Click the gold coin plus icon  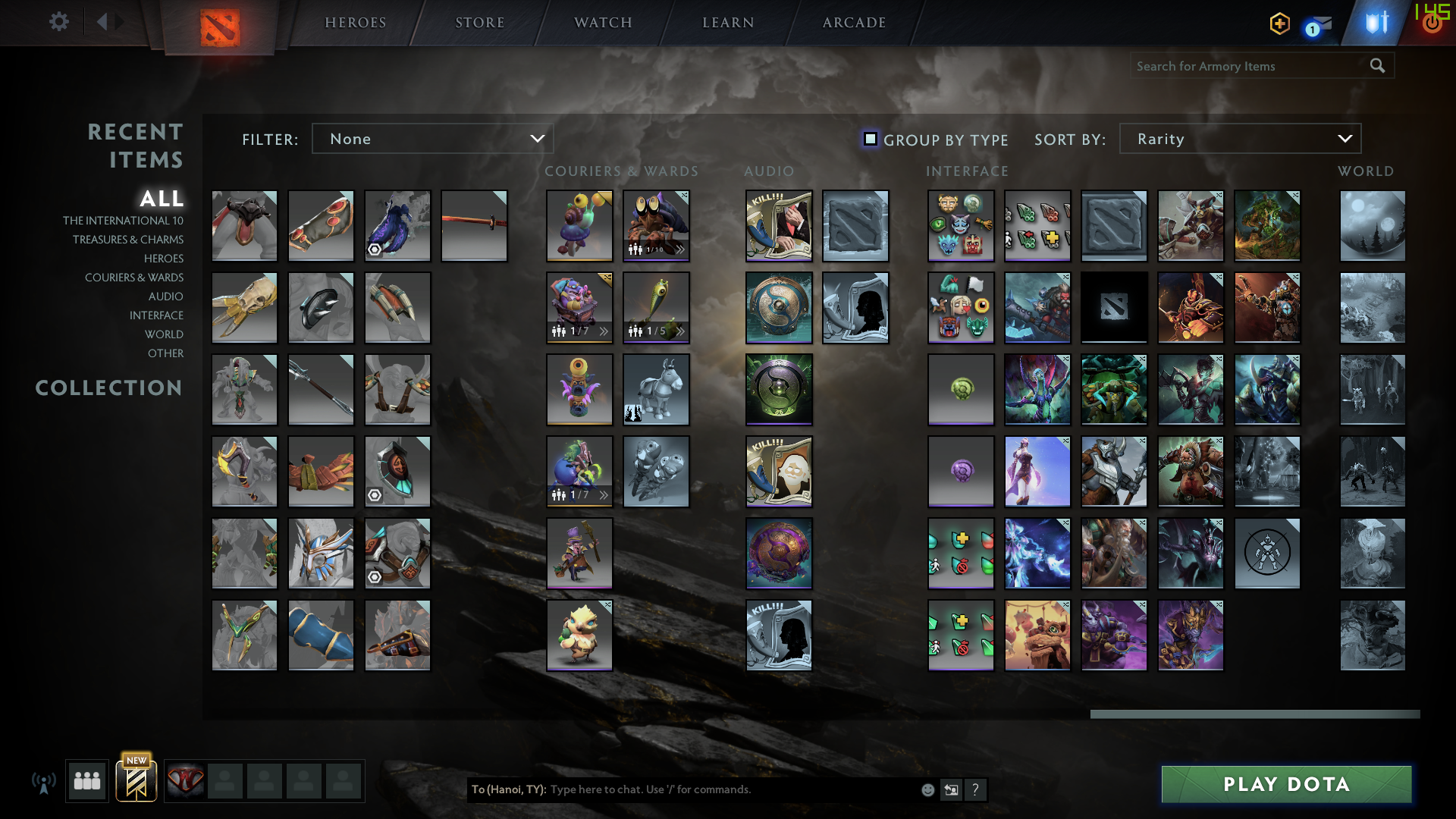point(1279,24)
